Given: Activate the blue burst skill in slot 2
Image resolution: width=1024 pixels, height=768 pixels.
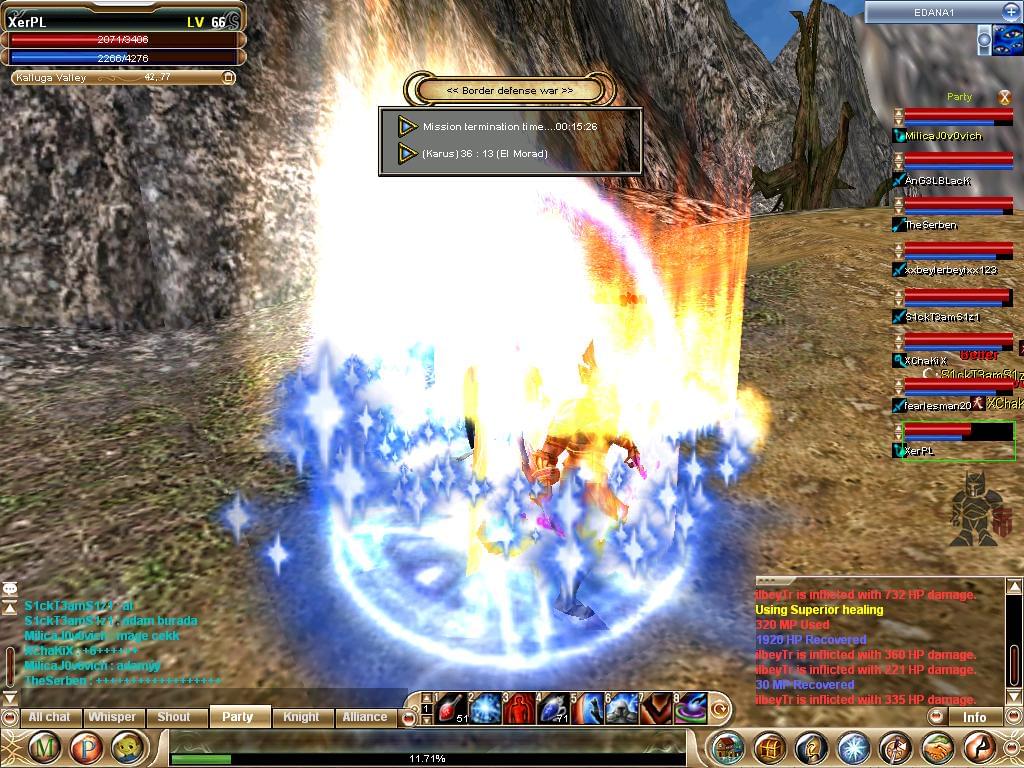Looking at the screenshot, I should click(x=486, y=708).
